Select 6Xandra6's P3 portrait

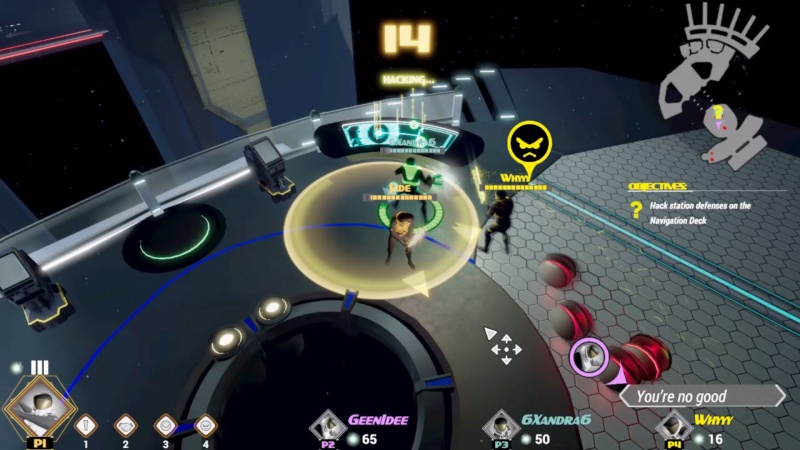(x=500, y=427)
